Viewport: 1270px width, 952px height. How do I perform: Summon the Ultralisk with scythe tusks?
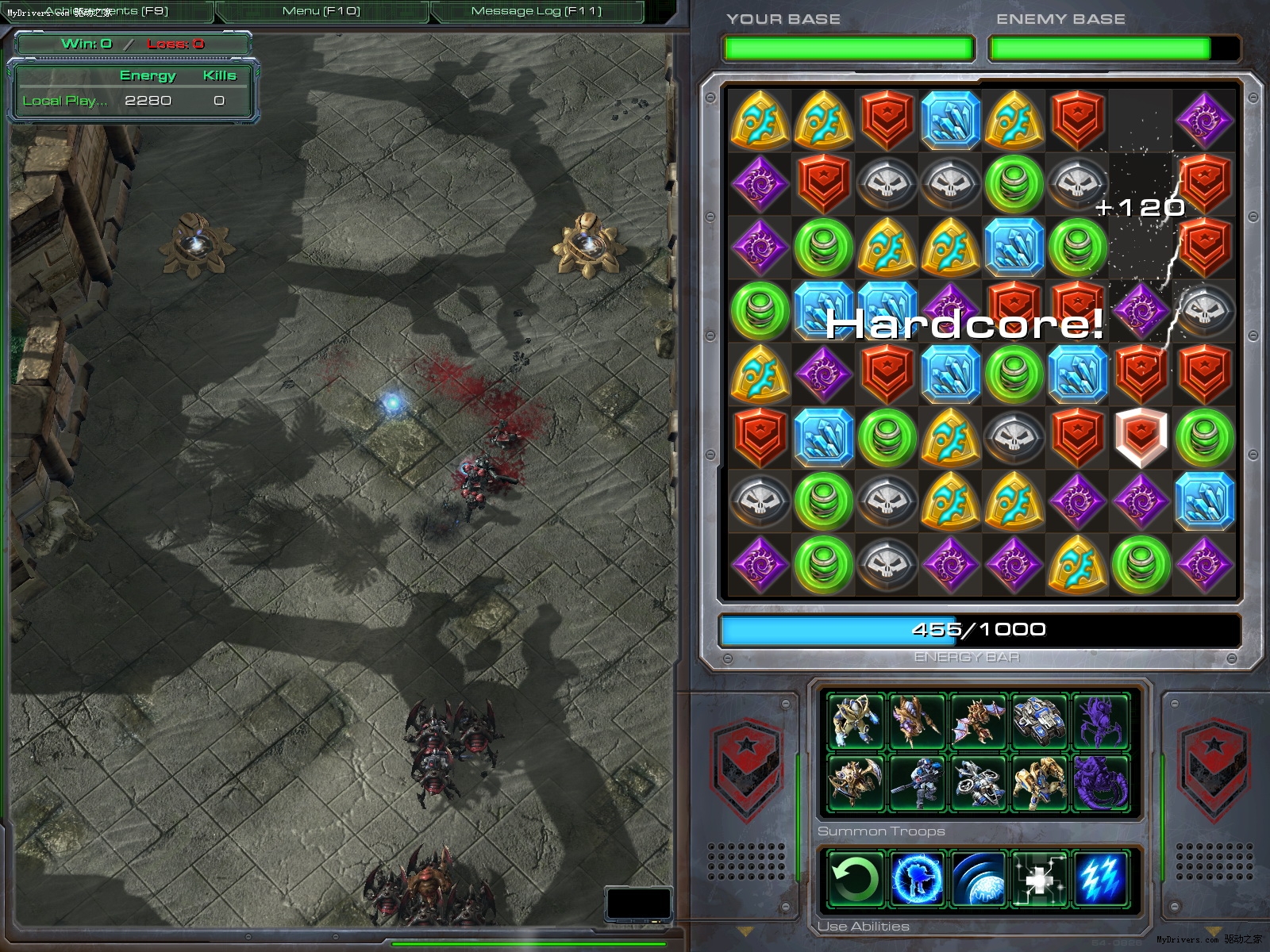[x=855, y=783]
